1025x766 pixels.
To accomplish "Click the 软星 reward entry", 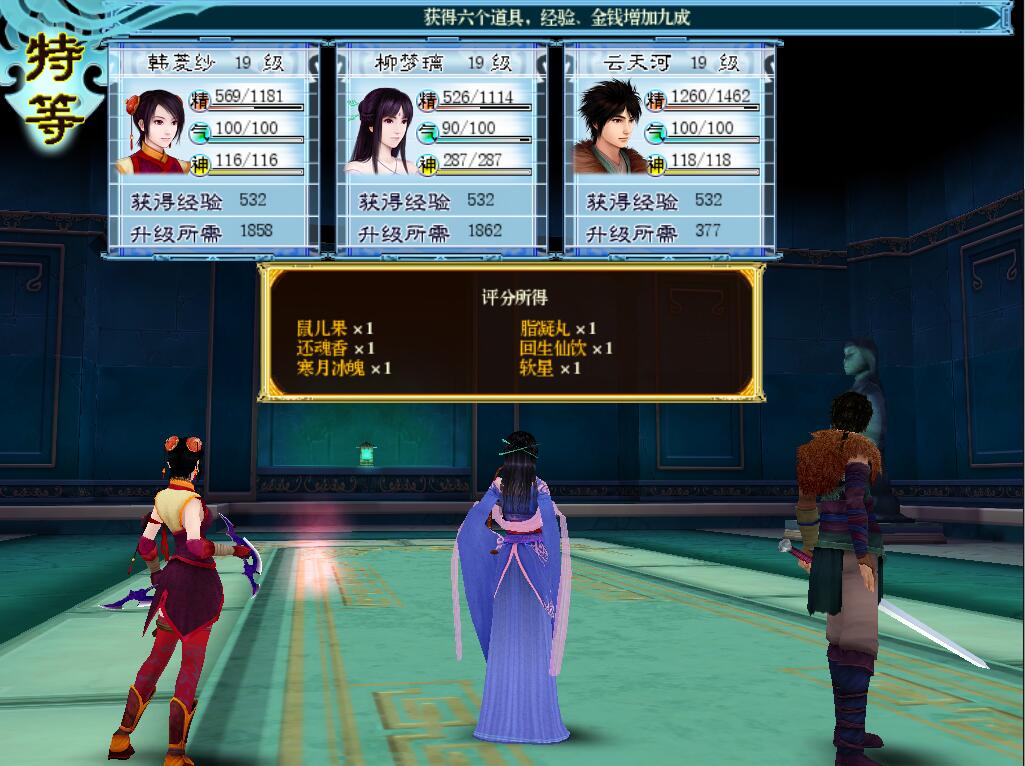I will point(550,368).
